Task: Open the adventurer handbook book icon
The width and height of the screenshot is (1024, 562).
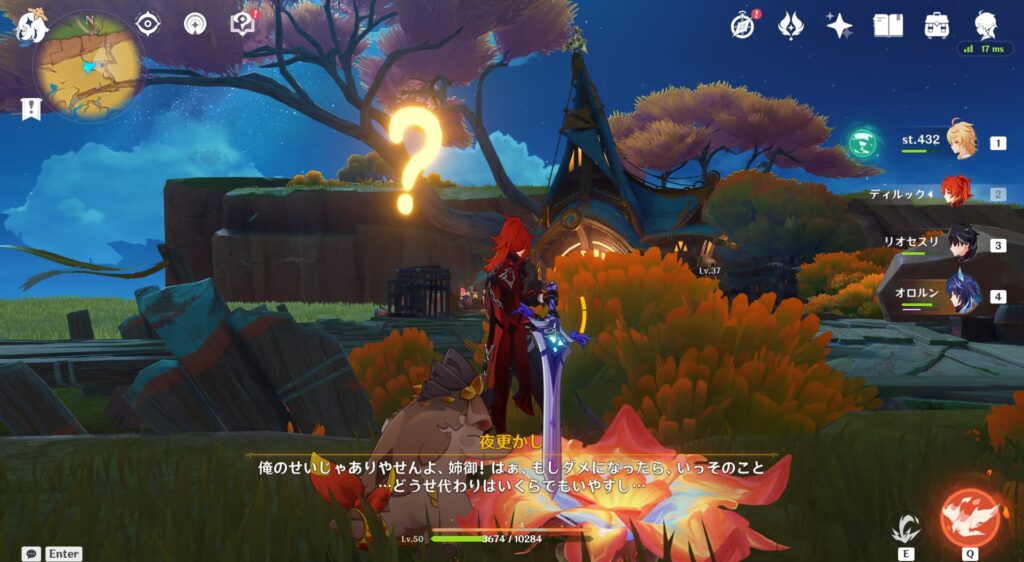Action: (x=888, y=26)
